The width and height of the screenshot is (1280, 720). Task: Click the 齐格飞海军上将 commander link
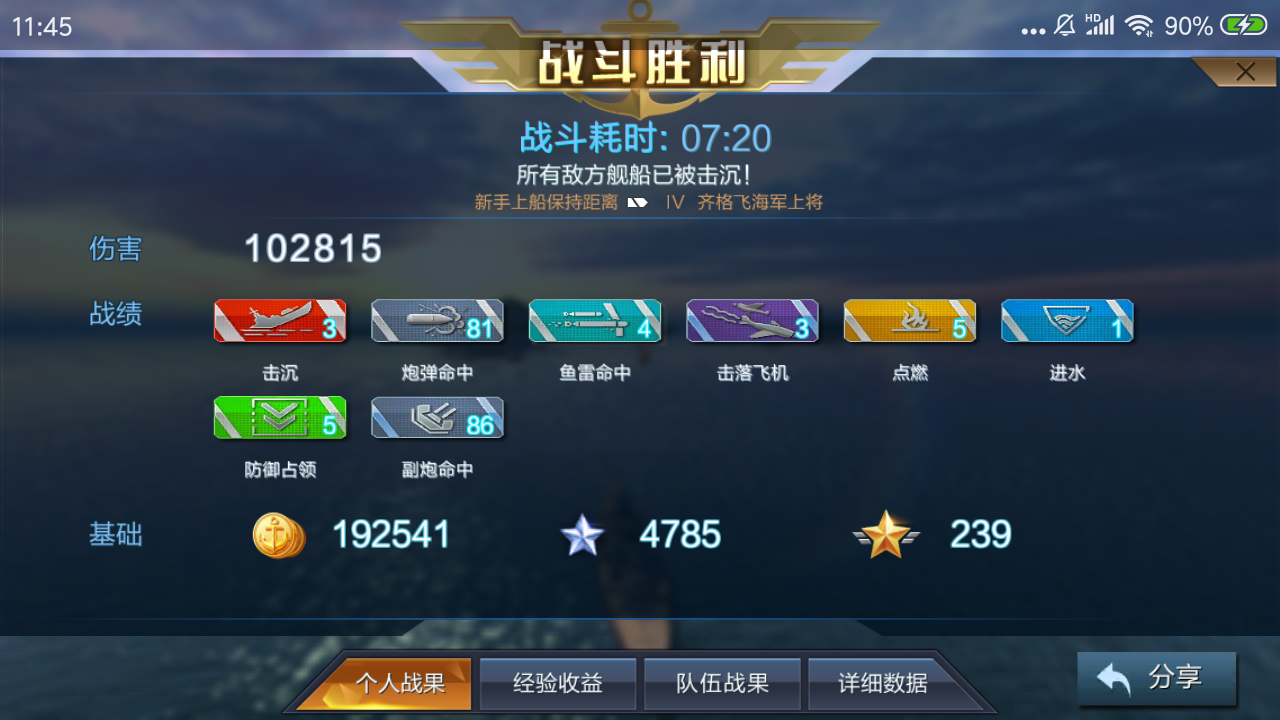point(762,203)
